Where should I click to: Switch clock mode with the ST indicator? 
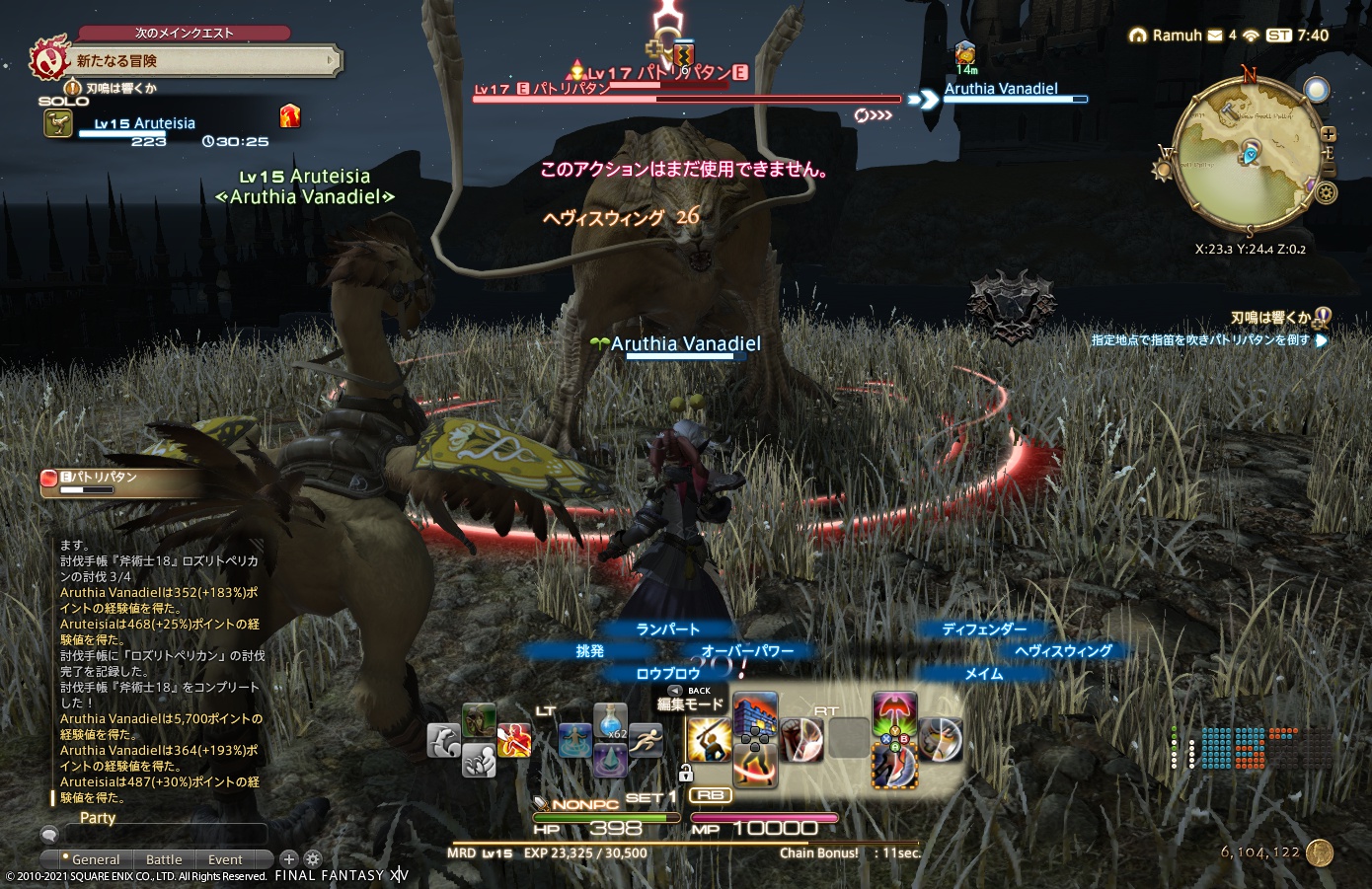point(1279,35)
